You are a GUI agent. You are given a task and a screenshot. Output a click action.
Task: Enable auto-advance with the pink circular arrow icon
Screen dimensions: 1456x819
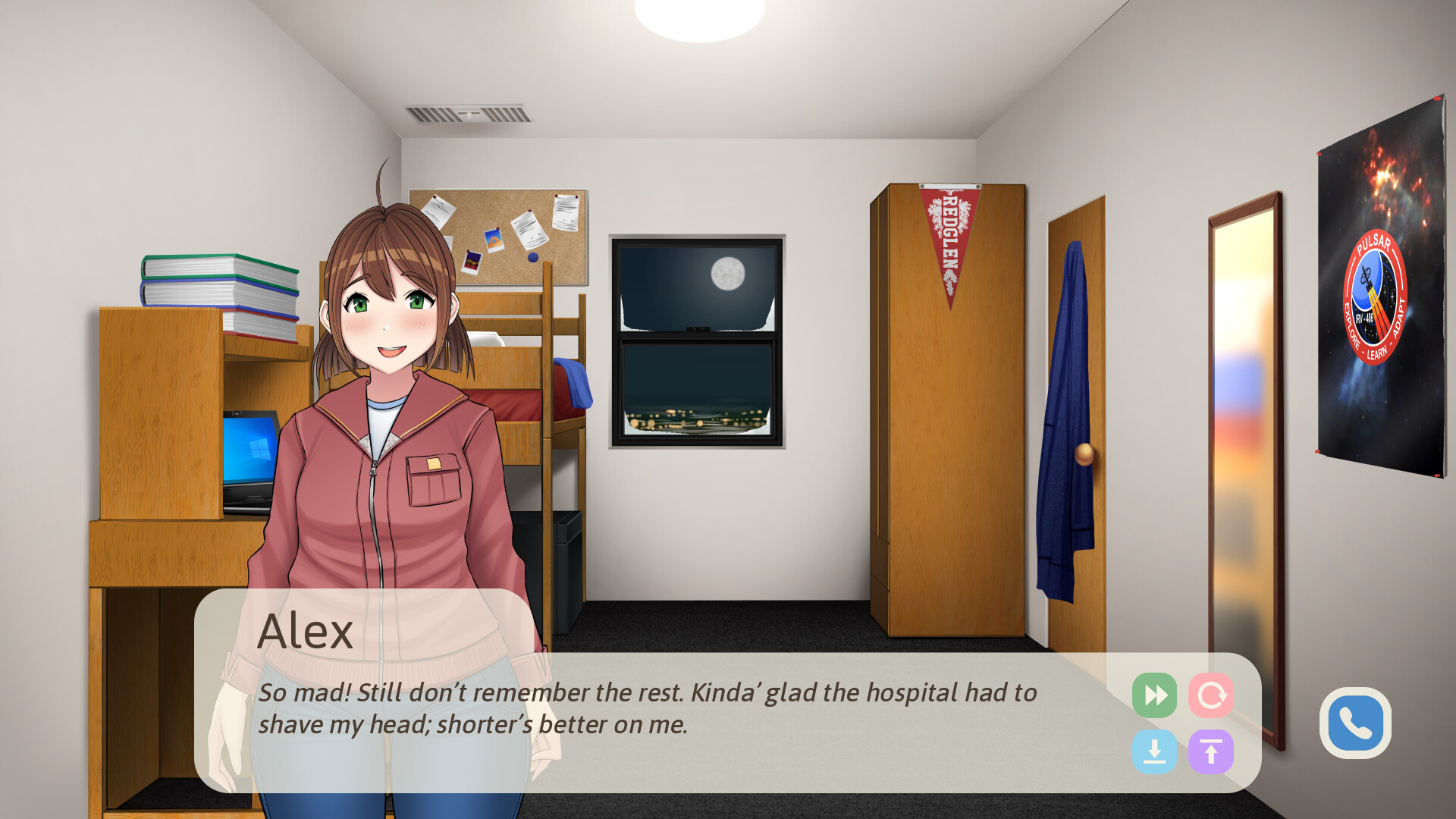click(x=1211, y=695)
